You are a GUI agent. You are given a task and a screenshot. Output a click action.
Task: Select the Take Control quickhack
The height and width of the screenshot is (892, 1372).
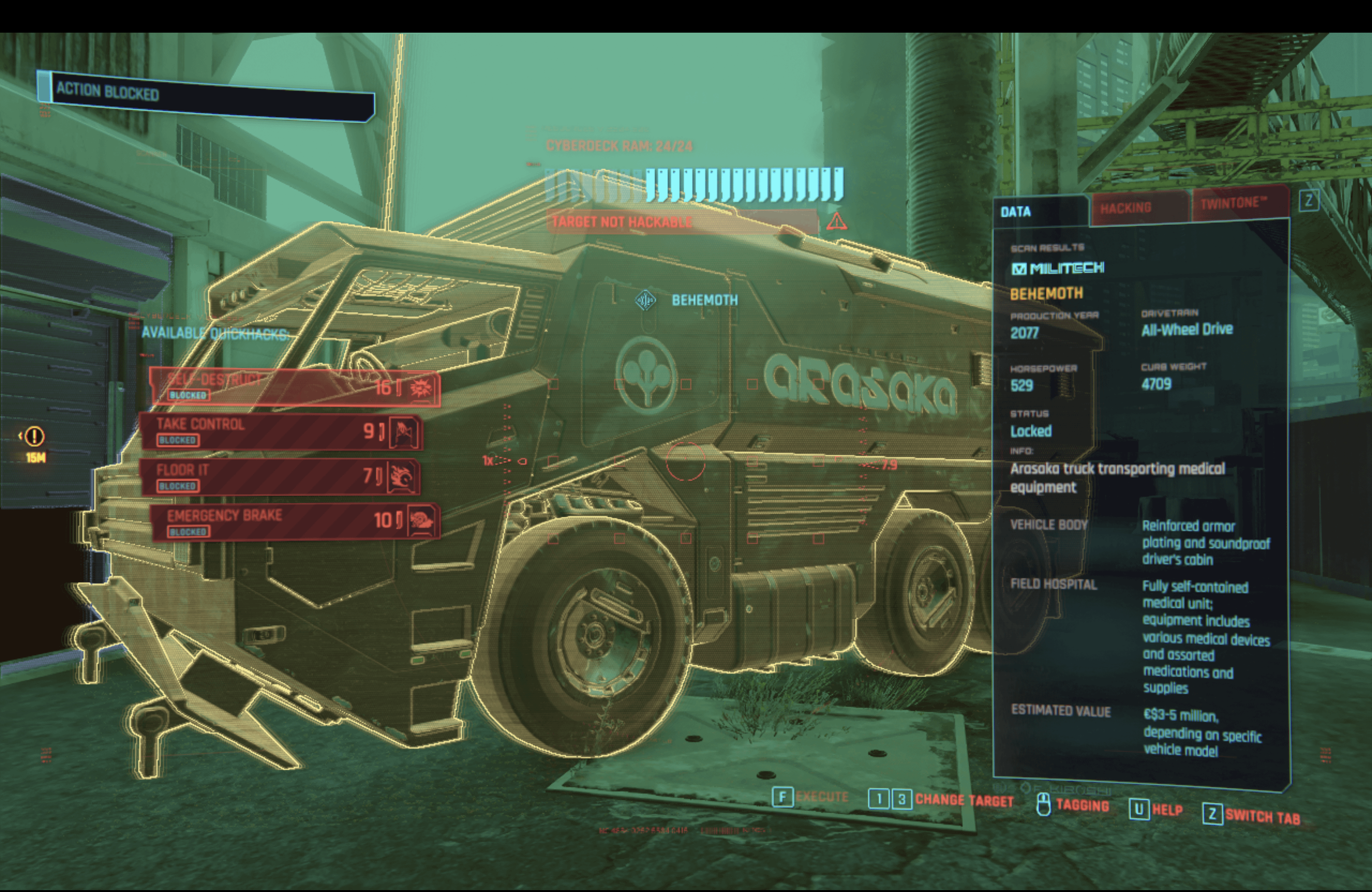tap(281, 431)
